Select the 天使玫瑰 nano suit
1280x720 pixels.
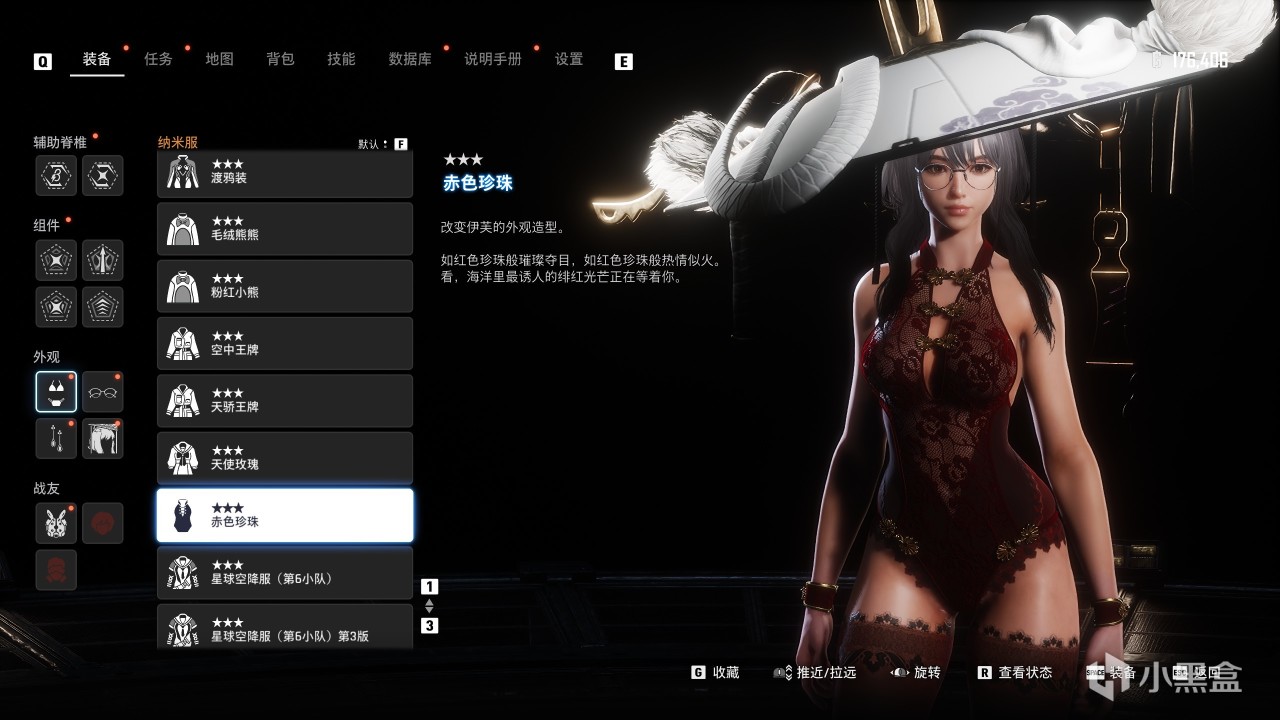285,458
